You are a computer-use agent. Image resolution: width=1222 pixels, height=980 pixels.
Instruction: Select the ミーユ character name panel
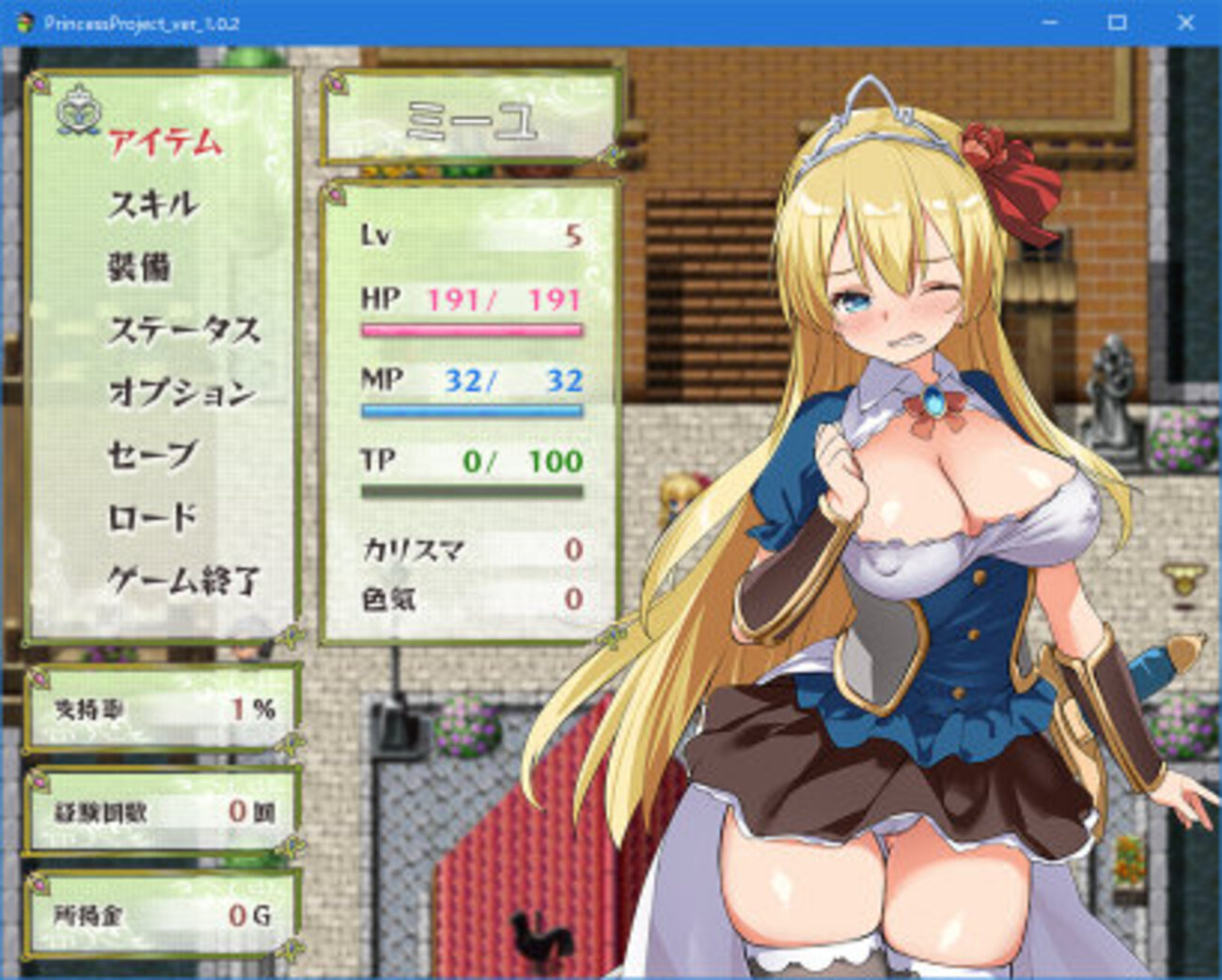tap(470, 118)
